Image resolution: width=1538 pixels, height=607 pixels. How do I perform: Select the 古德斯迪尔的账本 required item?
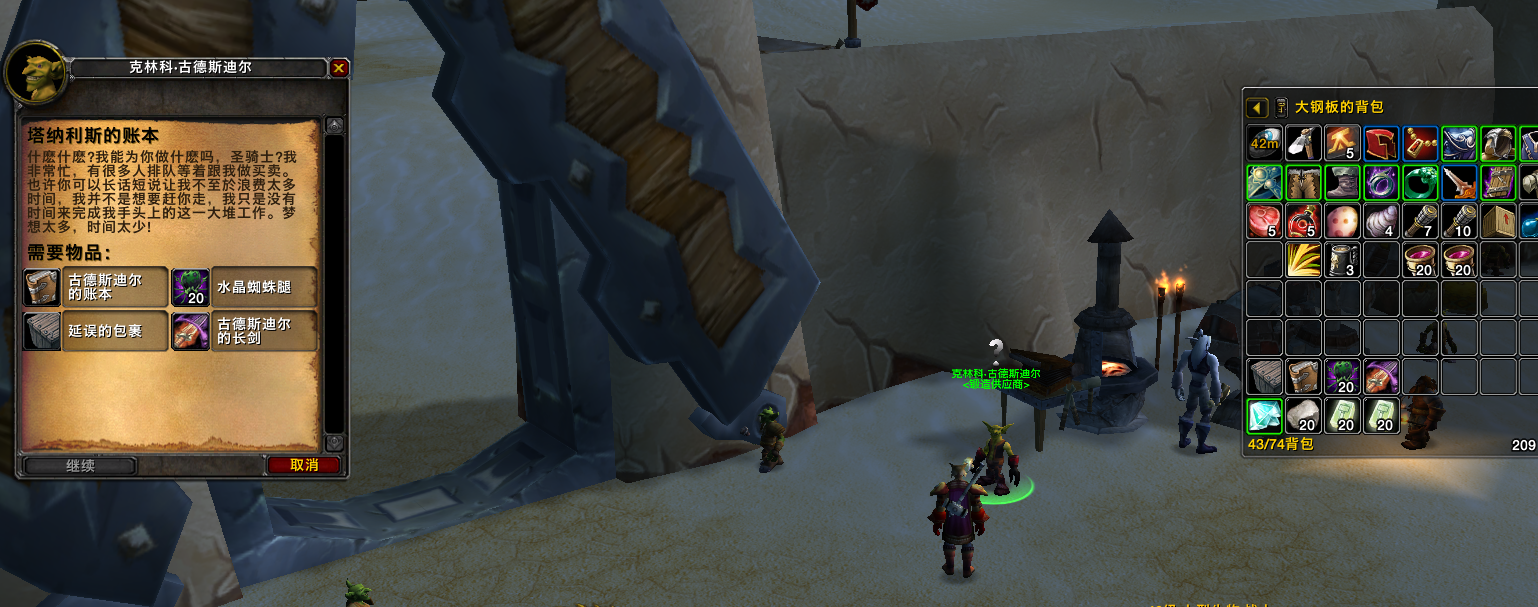coord(96,287)
